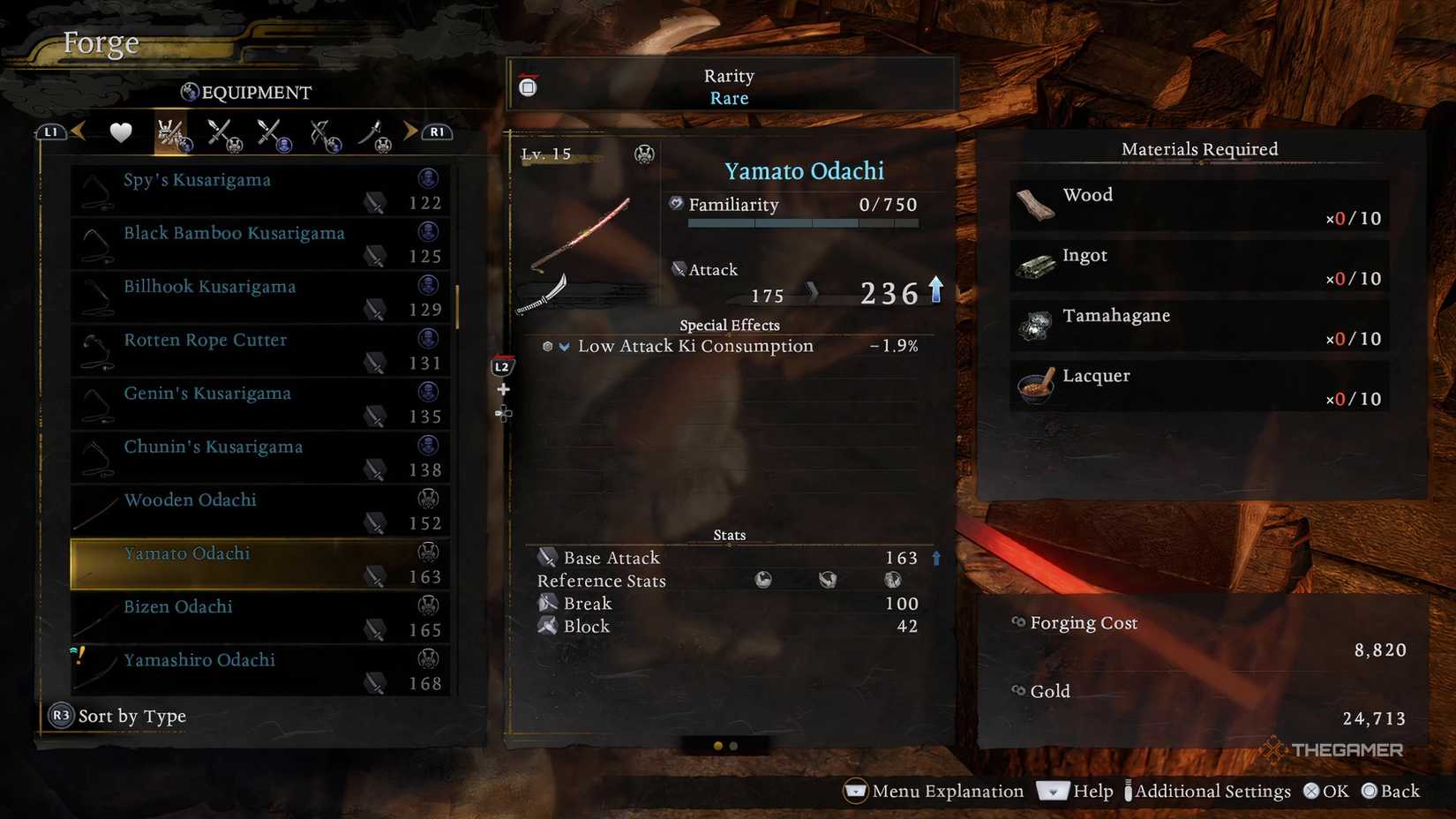The width and height of the screenshot is (1456, 819).
Task: Open the kusarigama weapon category icon
Action: (x=323, y=131)
